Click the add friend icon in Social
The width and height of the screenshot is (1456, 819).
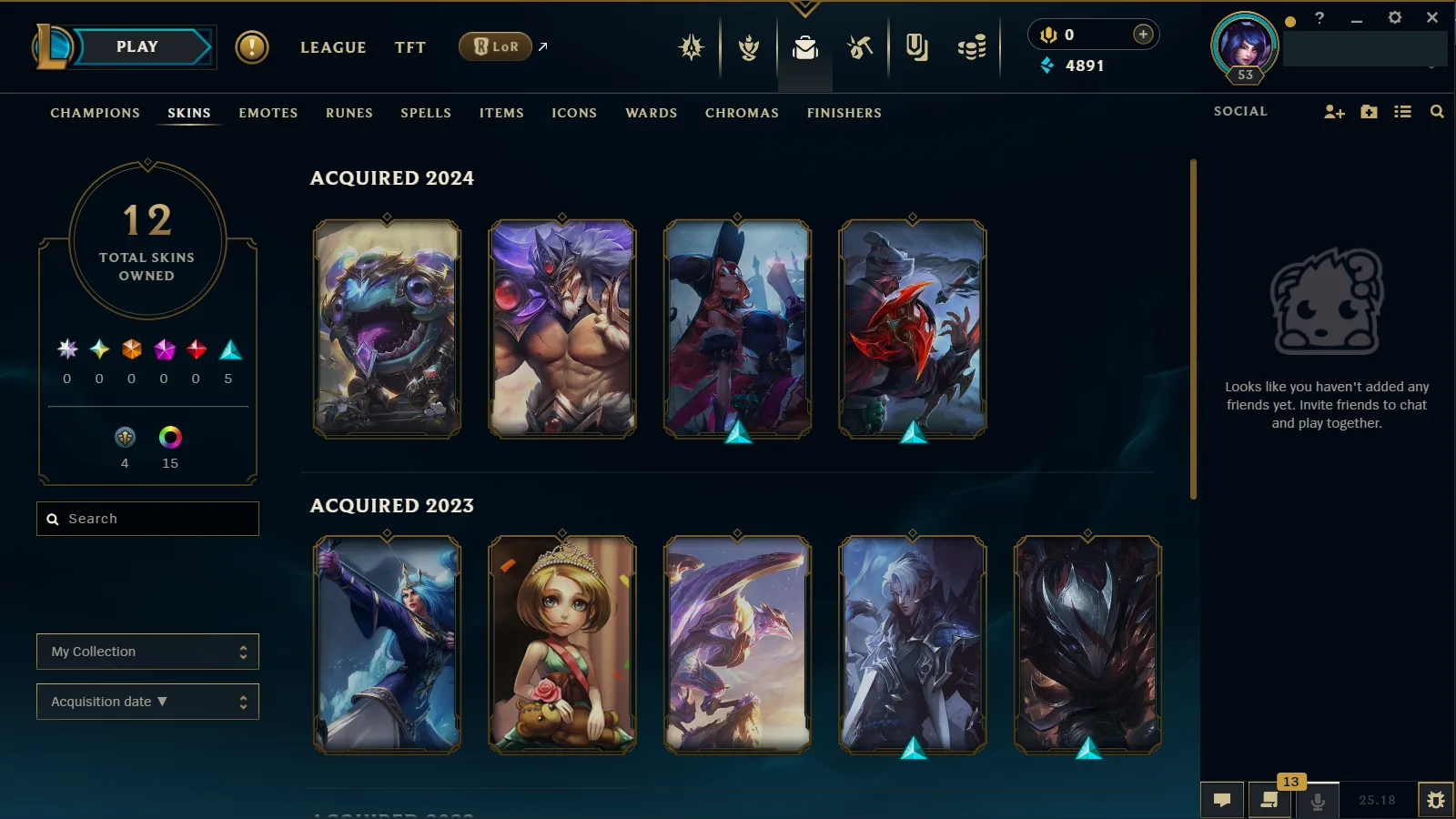tap(1334, 111)
